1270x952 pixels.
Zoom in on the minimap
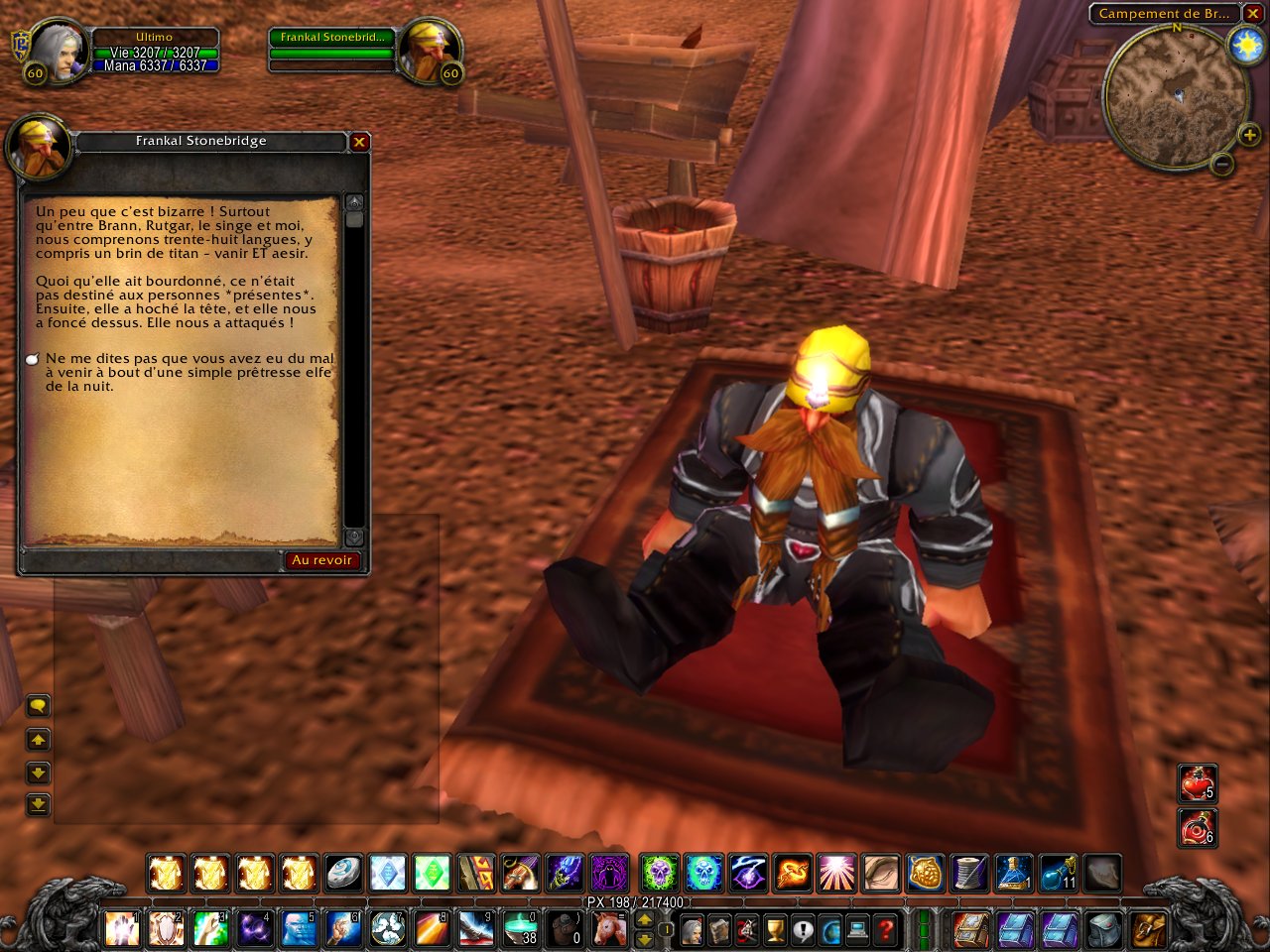(1248, 135)
